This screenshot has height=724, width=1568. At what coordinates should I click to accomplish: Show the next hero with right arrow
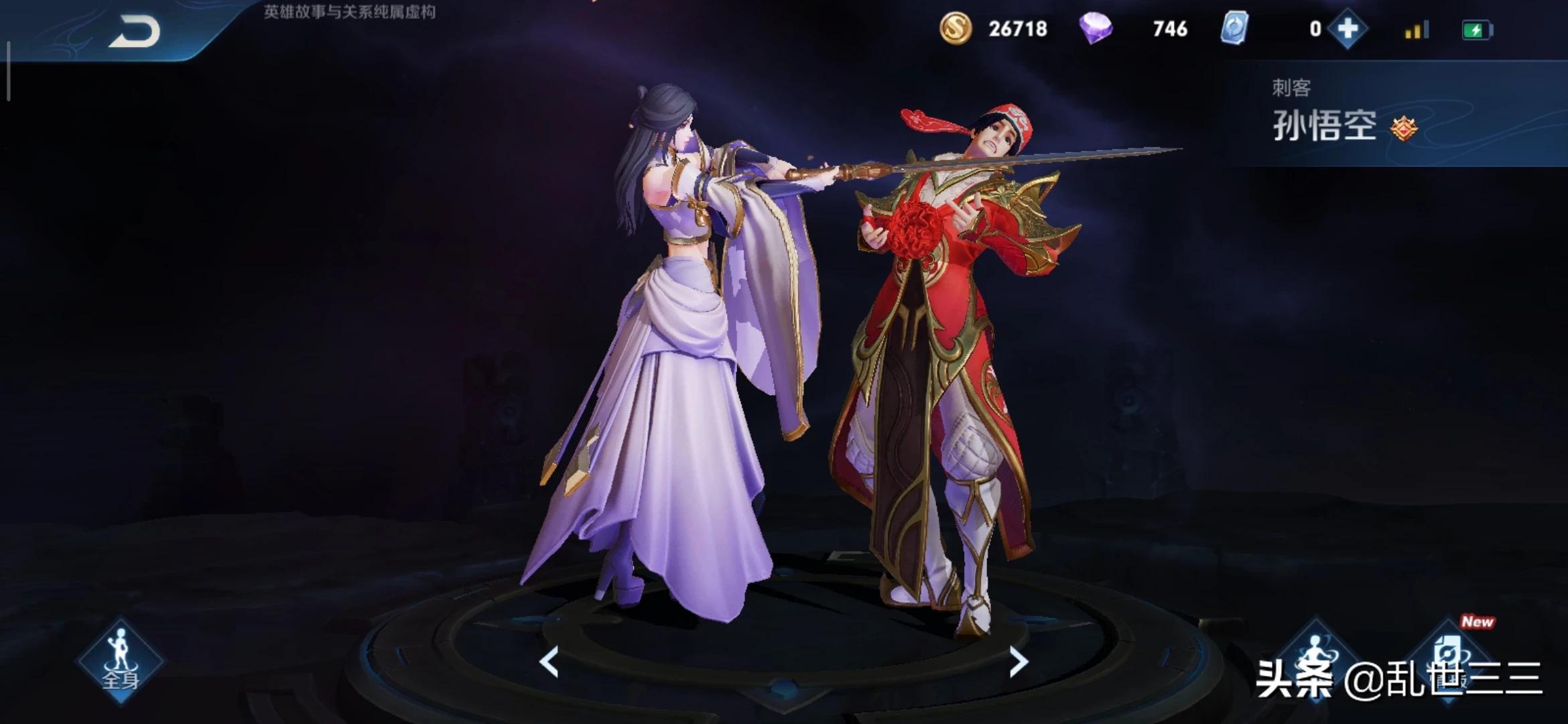(x=1018, y=662)
